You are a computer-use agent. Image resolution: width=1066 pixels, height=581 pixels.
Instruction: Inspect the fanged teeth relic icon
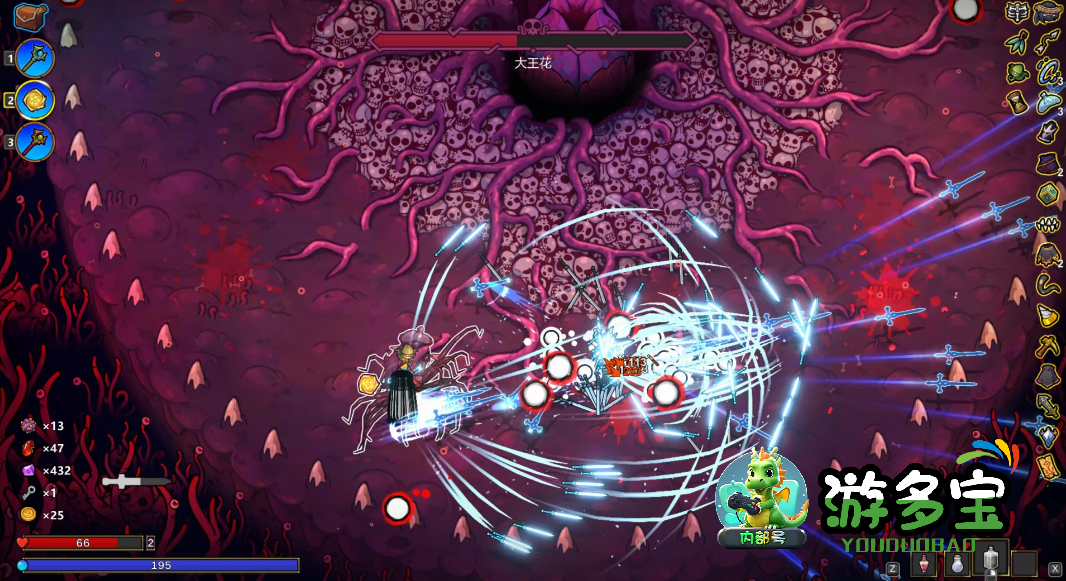pyautogui.click(x=1047, y=224)
